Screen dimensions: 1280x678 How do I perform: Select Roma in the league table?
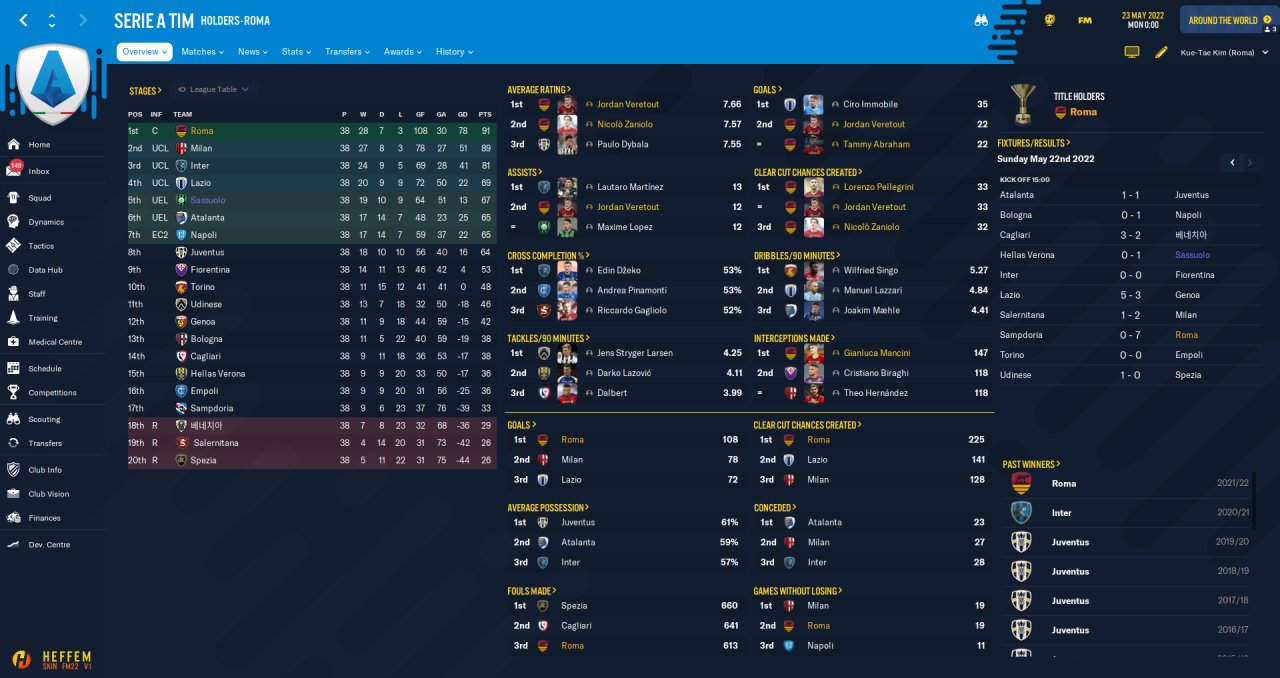[201, 131]
